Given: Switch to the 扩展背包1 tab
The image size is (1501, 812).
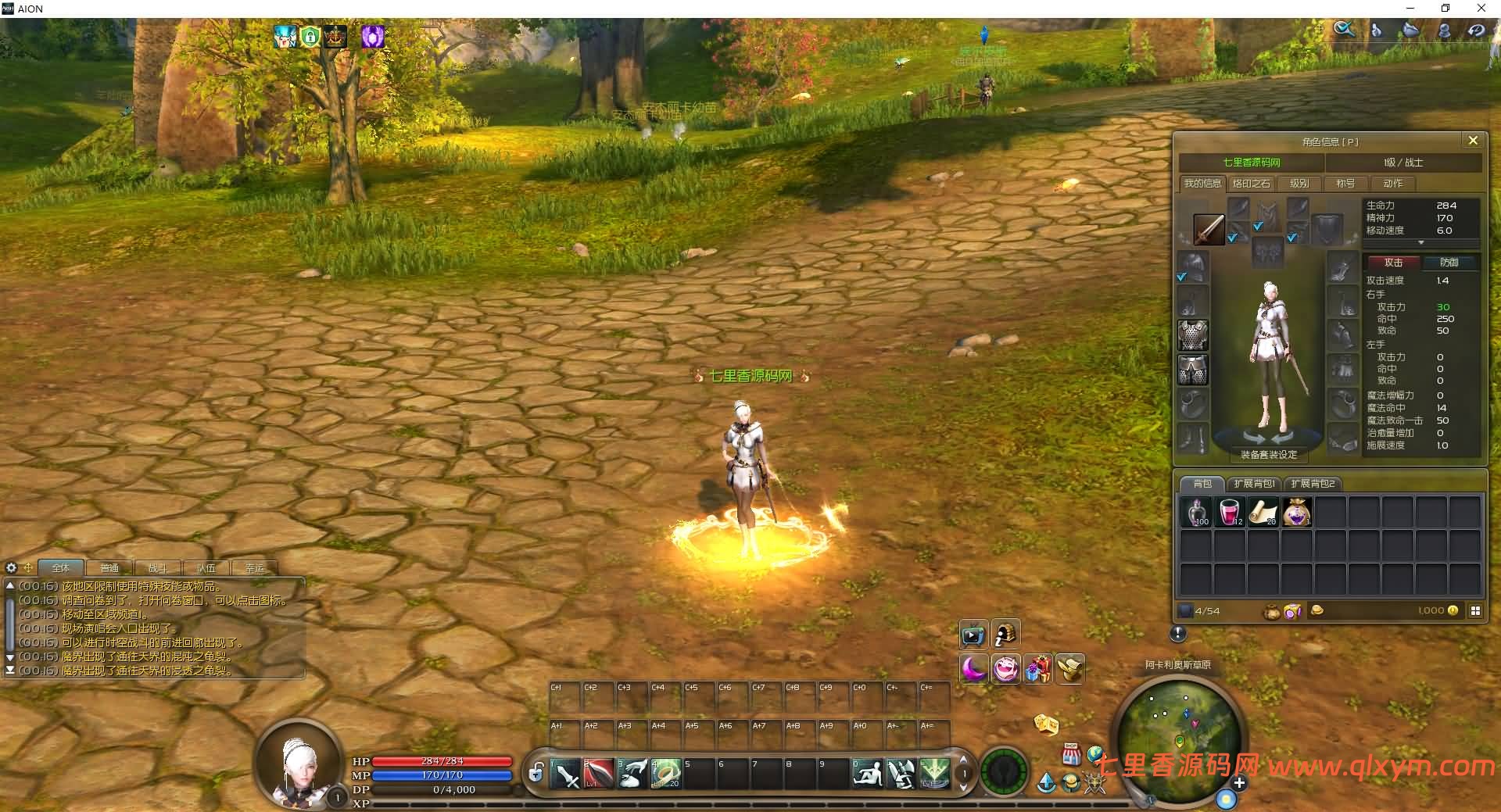Looking at the screenshot, I should (x=1254, y=484).
